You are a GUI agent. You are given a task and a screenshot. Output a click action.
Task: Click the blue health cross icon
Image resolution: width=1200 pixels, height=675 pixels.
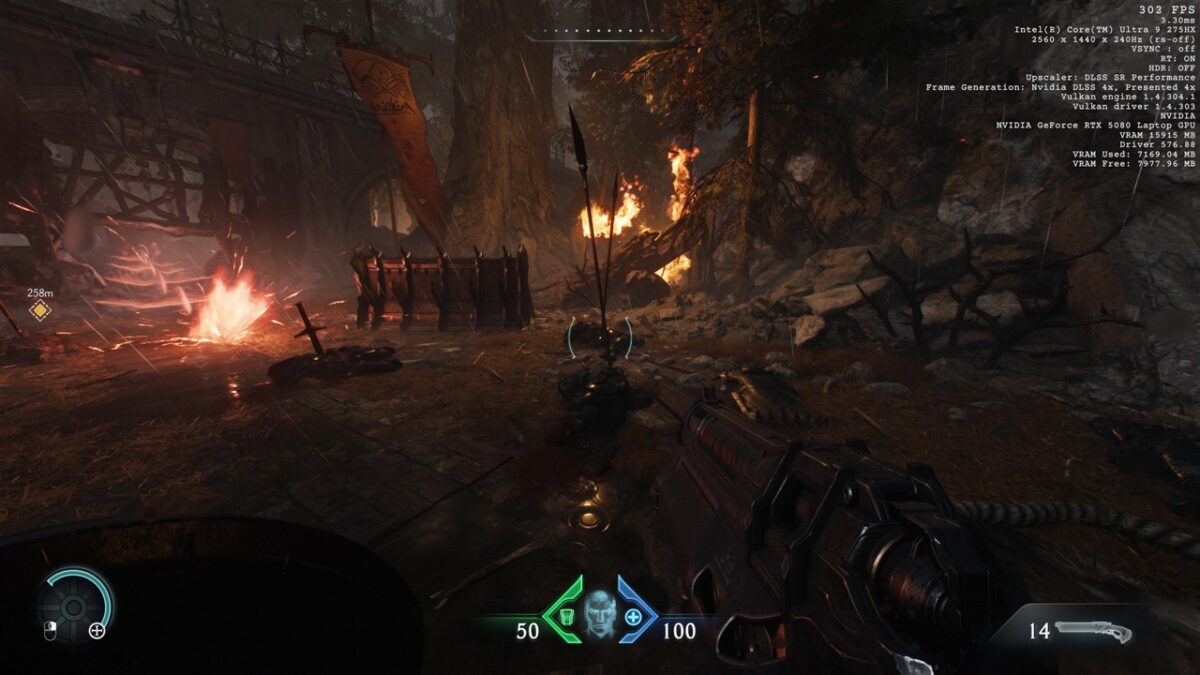point(633,616)
